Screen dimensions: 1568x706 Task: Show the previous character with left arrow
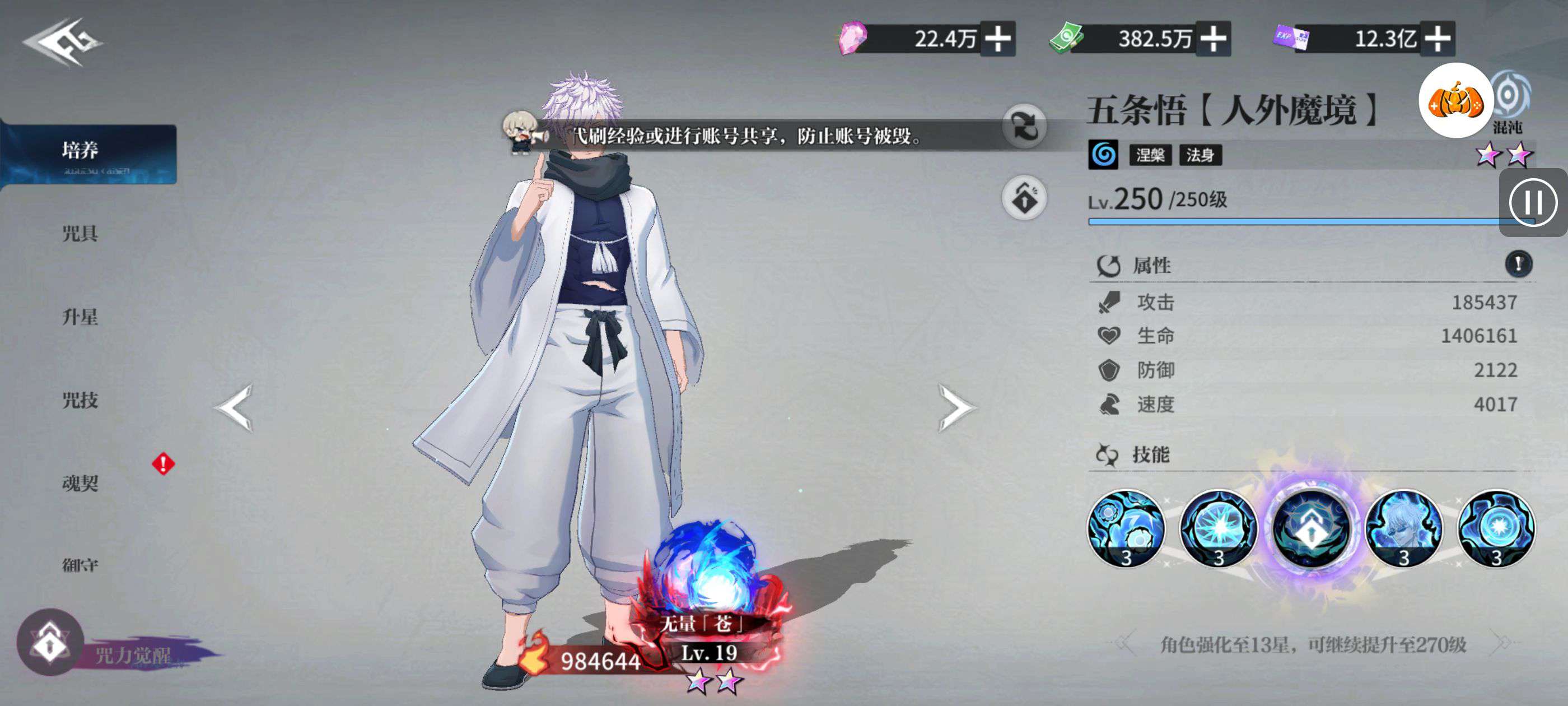pos(234,407)
